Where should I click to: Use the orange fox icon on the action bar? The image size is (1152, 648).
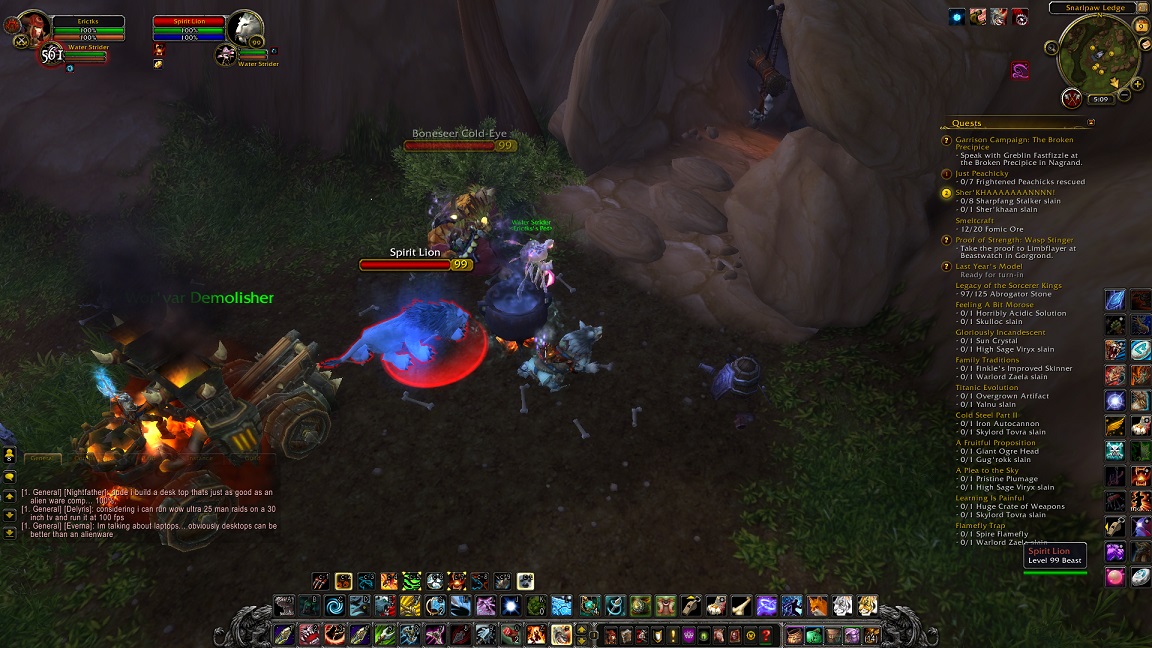tap(817, 605)
